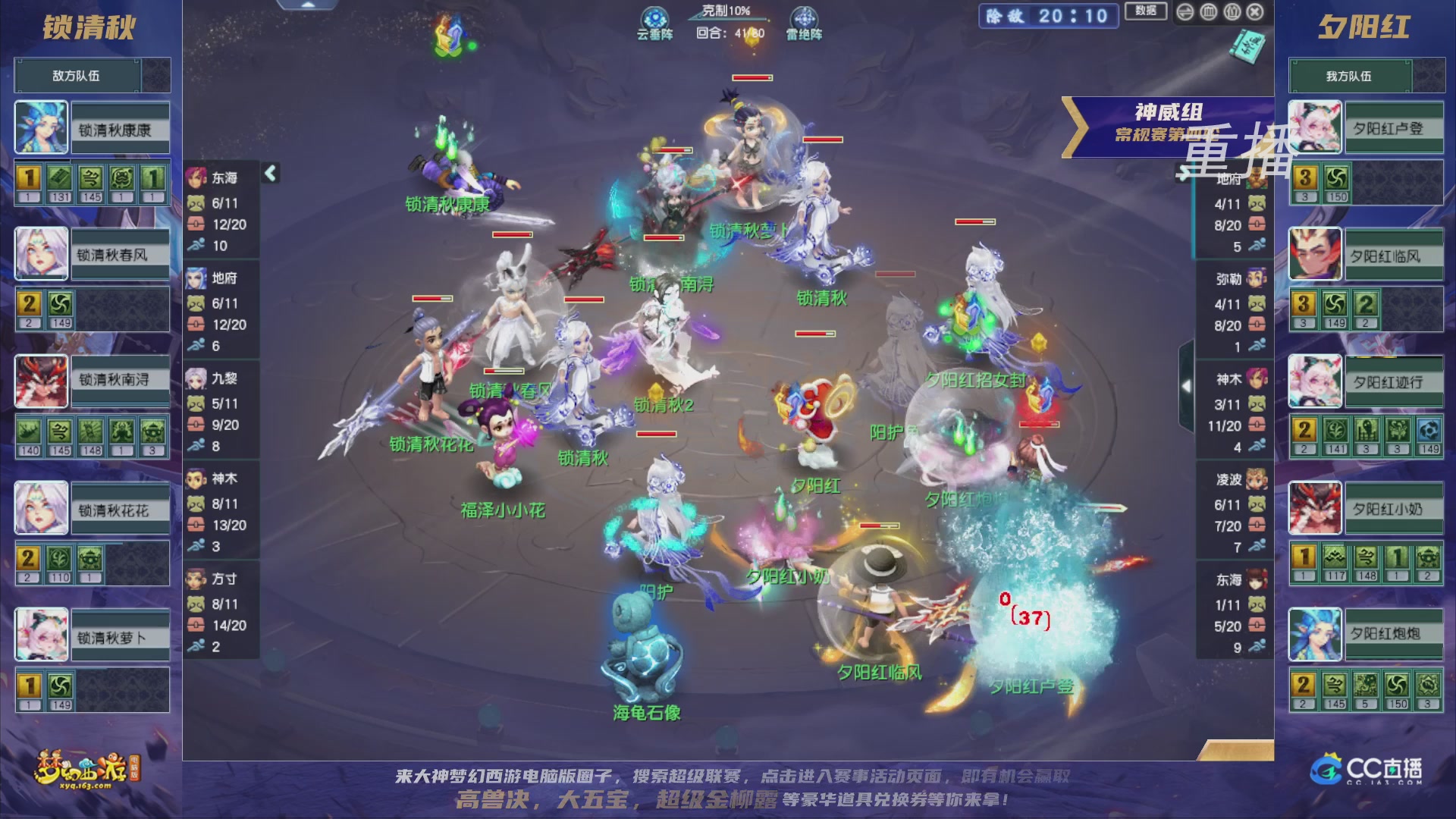Collapse the right stats panel with its arrow
The image size is (1456, 819).
pos(1185,173)
